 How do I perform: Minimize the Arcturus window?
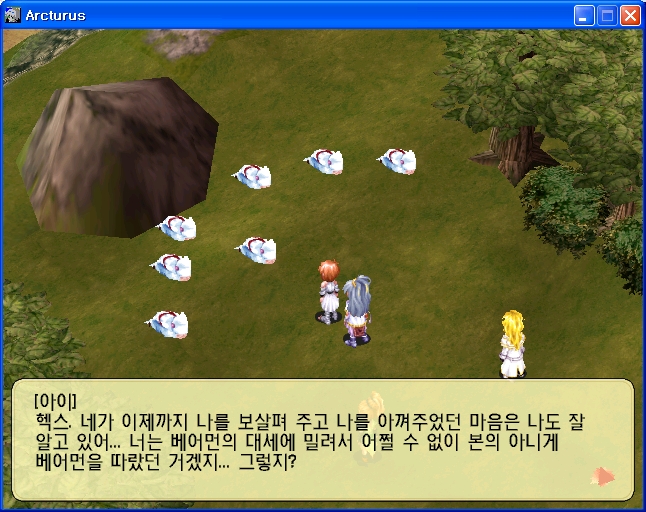[584, 15]
